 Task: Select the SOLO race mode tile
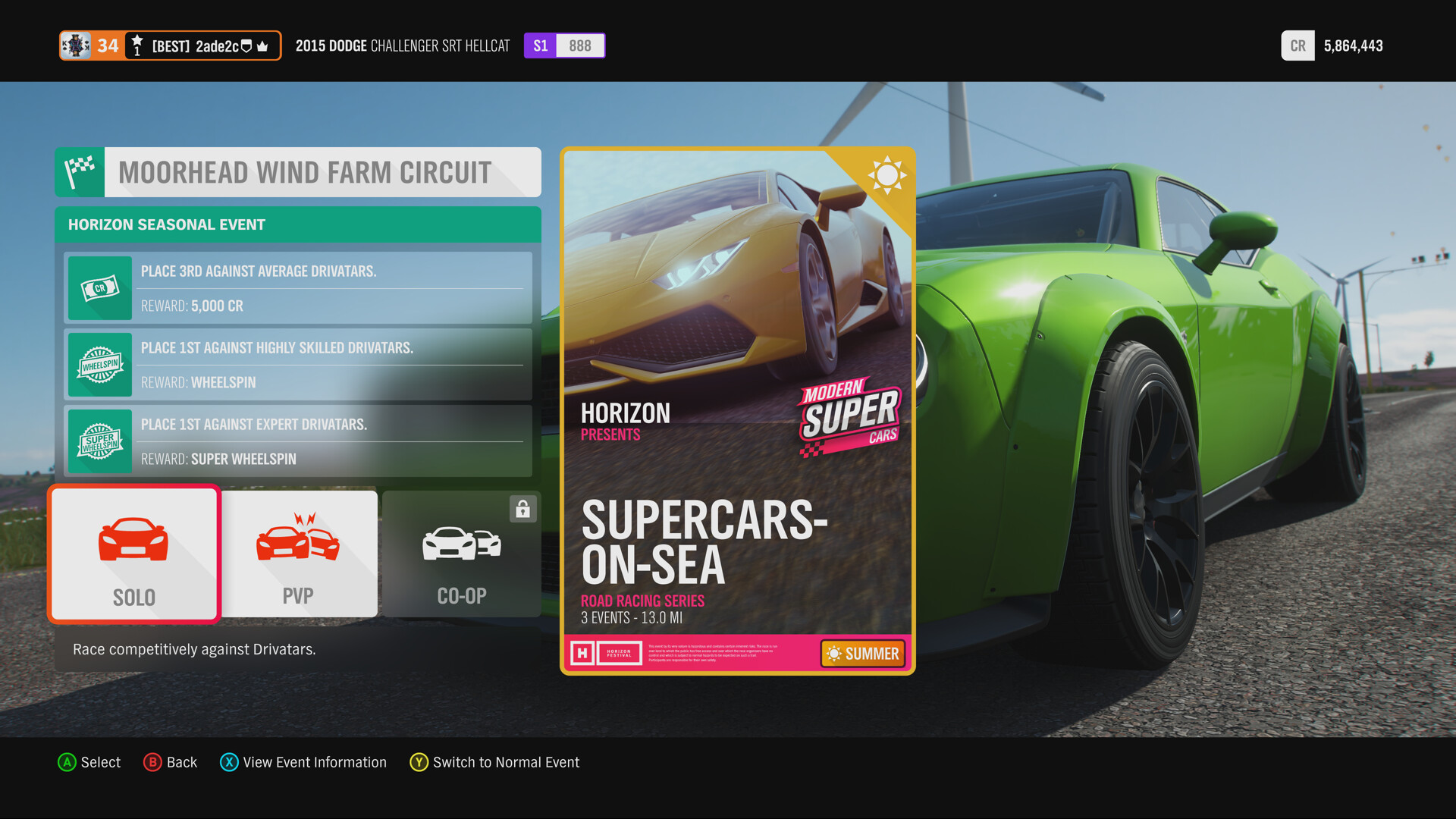tap(134, 554)
